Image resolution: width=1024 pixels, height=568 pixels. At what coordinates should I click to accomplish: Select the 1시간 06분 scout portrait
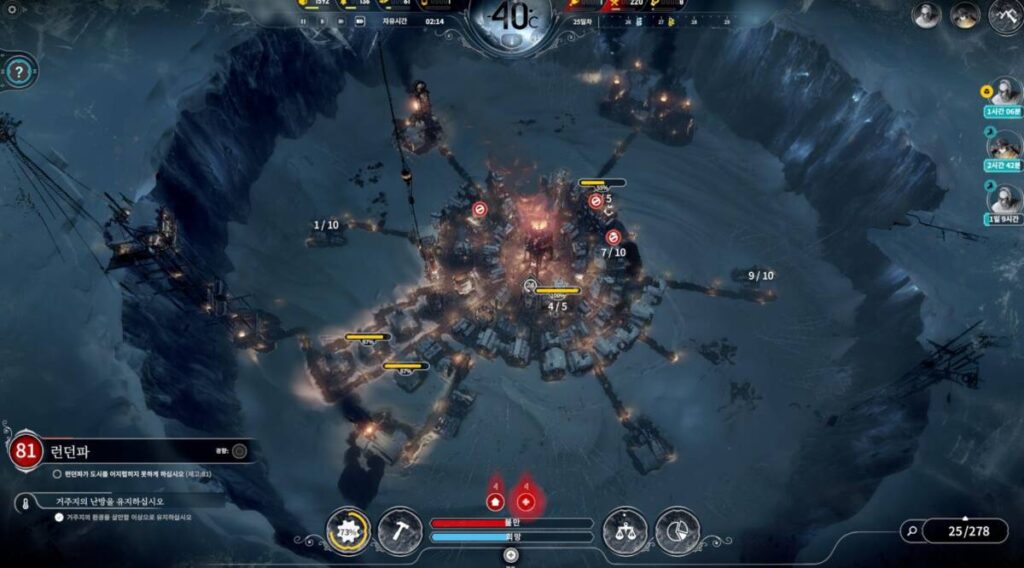coord(1004,92)
